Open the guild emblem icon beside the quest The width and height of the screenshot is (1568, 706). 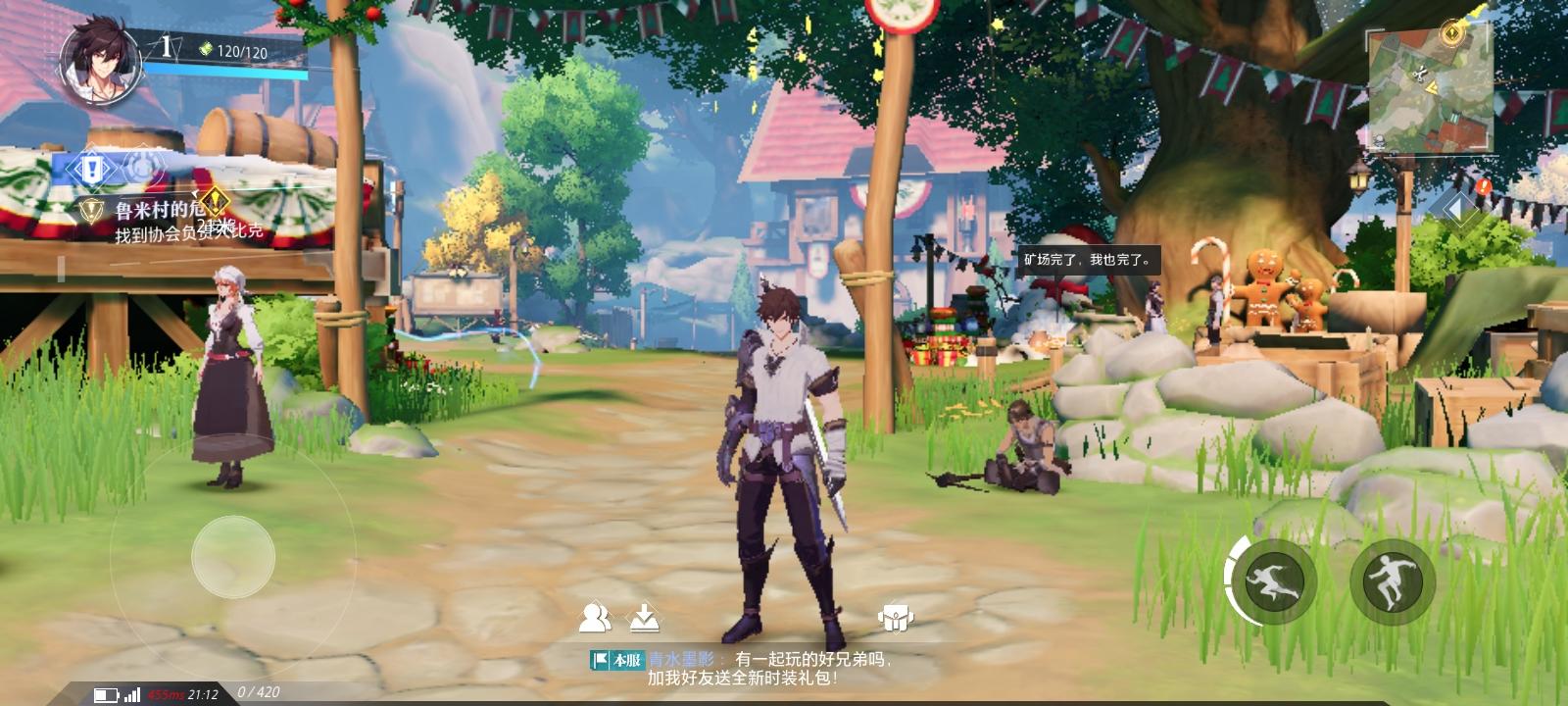143,169
